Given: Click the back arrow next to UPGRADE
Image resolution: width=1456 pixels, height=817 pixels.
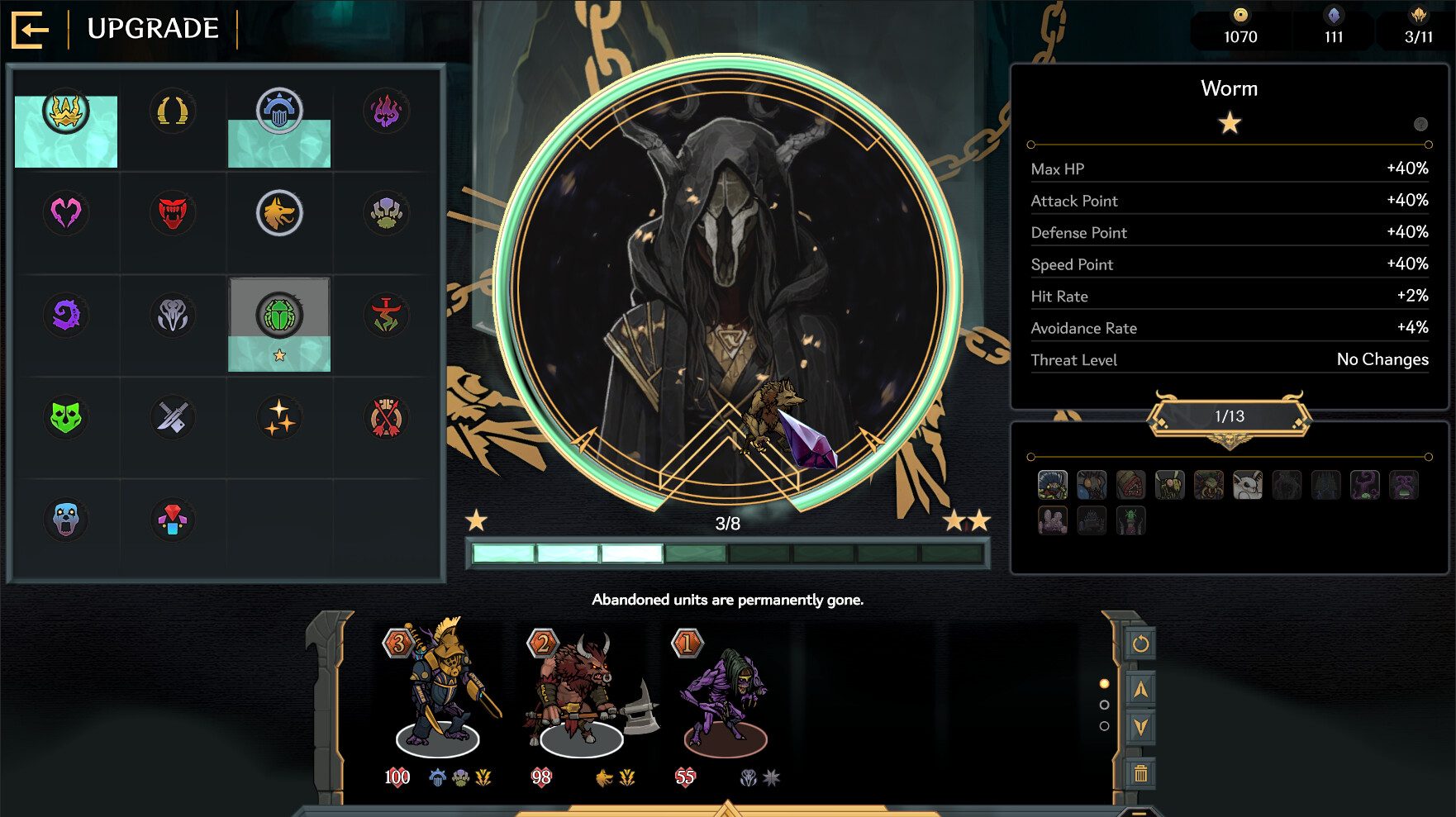Looking at the screenshot, I should (30, 30).
